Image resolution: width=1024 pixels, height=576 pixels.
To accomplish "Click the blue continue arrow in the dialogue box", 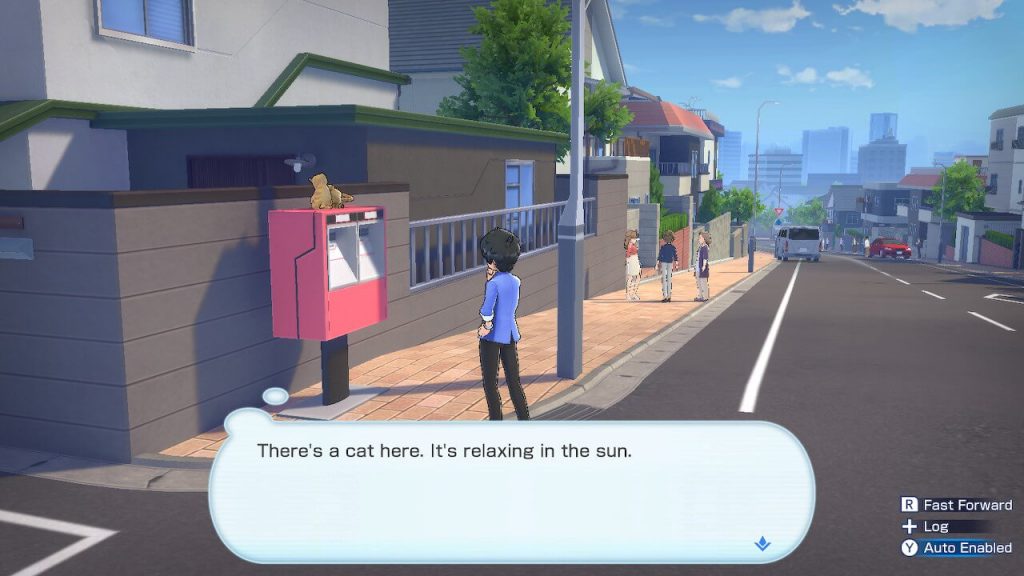I will (762, 544).
